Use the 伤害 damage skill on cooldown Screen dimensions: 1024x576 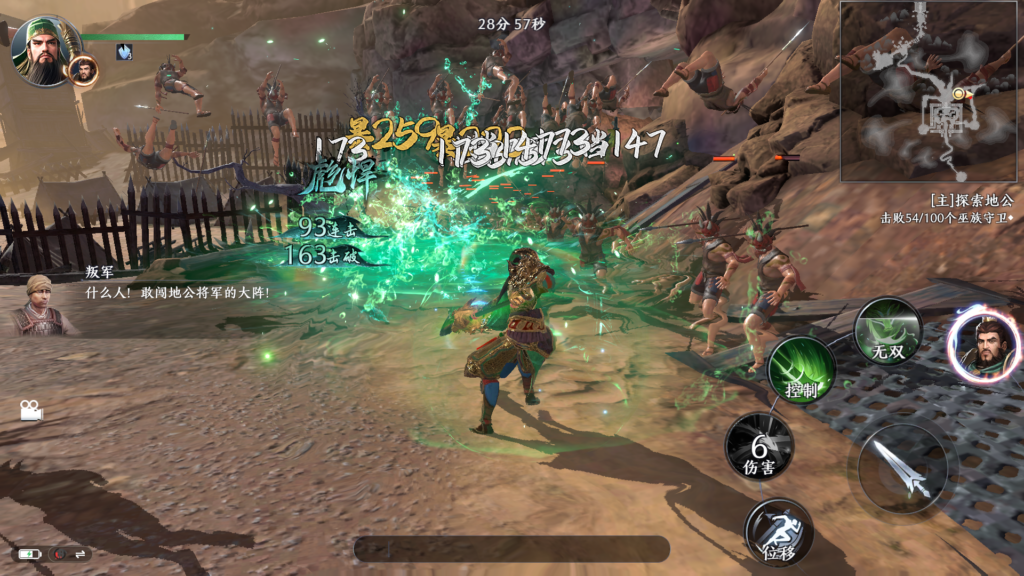(x=759, y=446)
